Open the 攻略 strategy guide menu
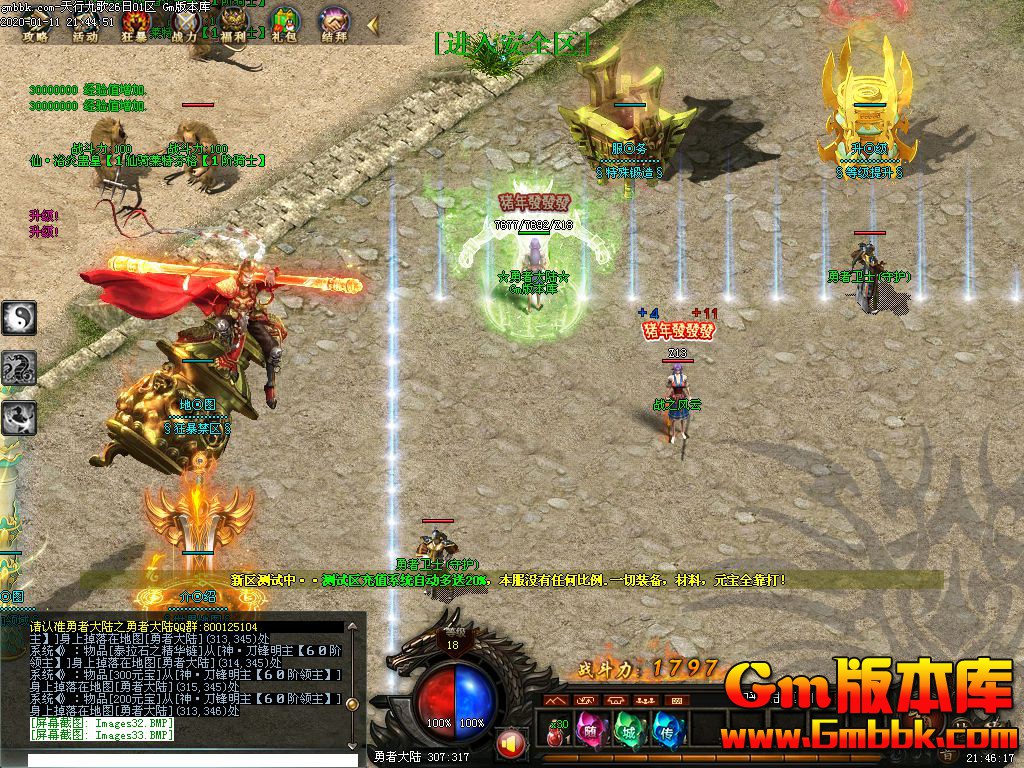Image resolution: width=1024 pixels, height=768 pixels. (35, 24)
